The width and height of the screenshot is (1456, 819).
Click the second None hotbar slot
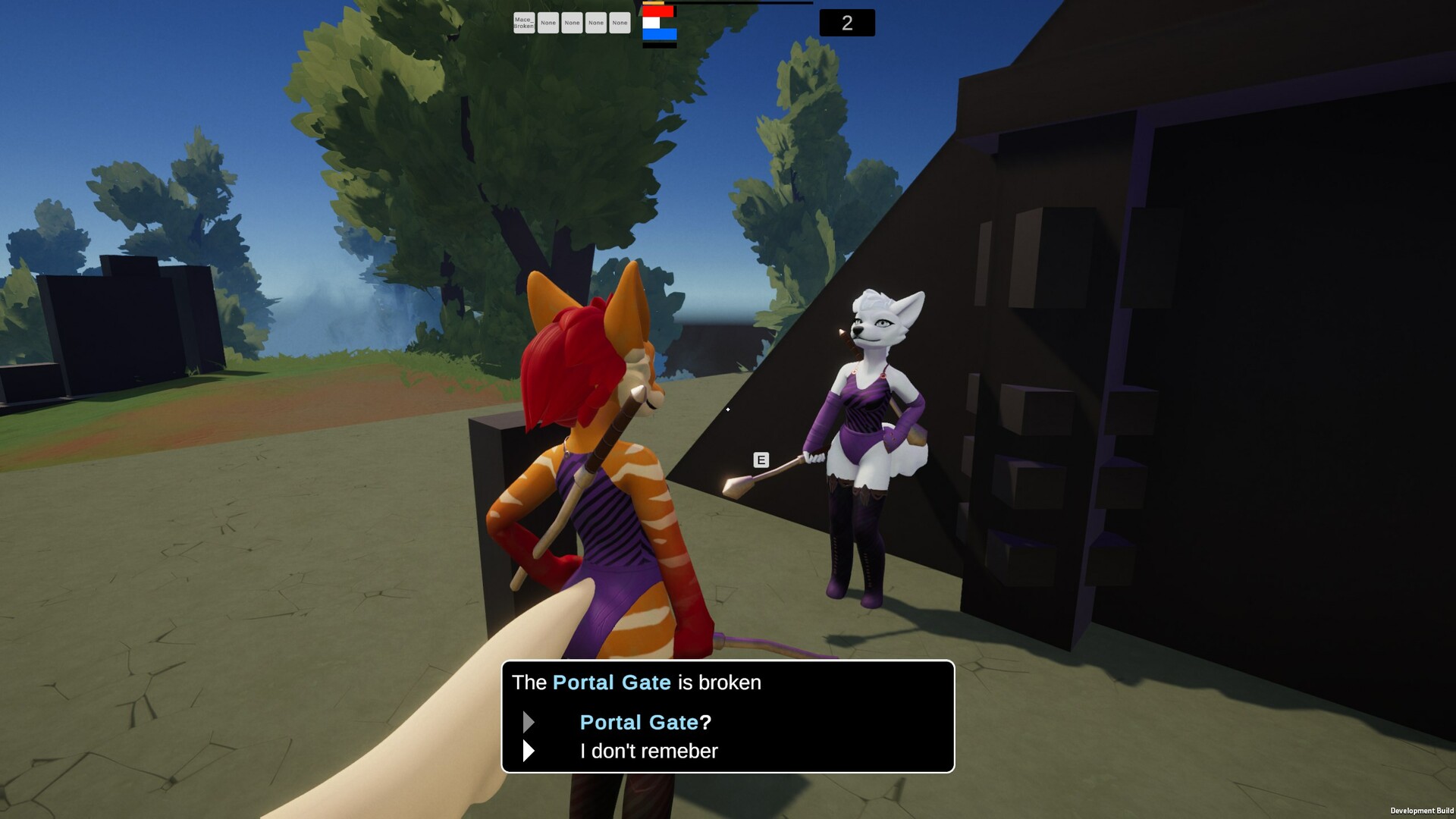573,23
